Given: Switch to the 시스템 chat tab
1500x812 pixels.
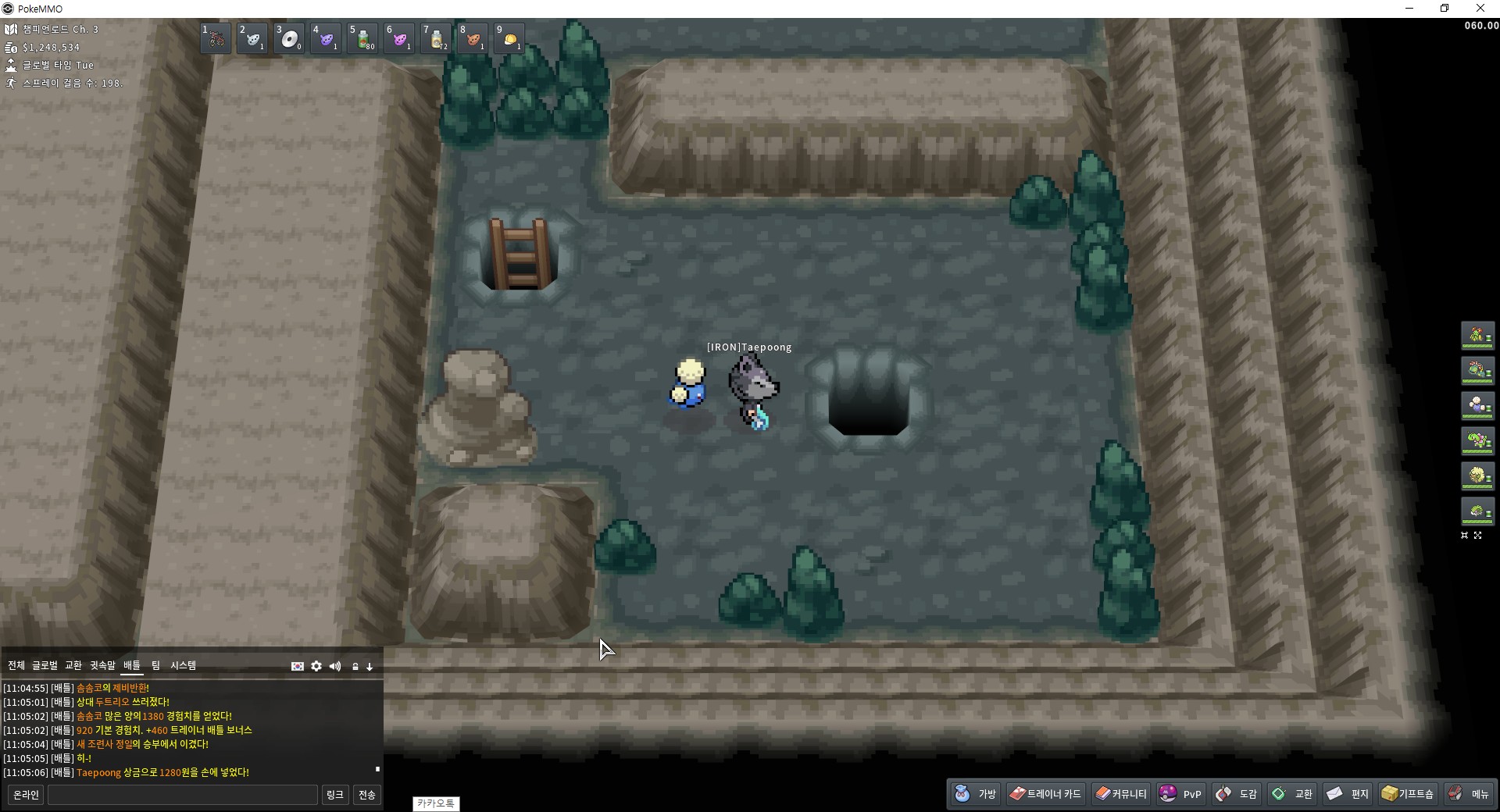Looking at the screenshot, I should pyautogui.click(x=184, y=665).
